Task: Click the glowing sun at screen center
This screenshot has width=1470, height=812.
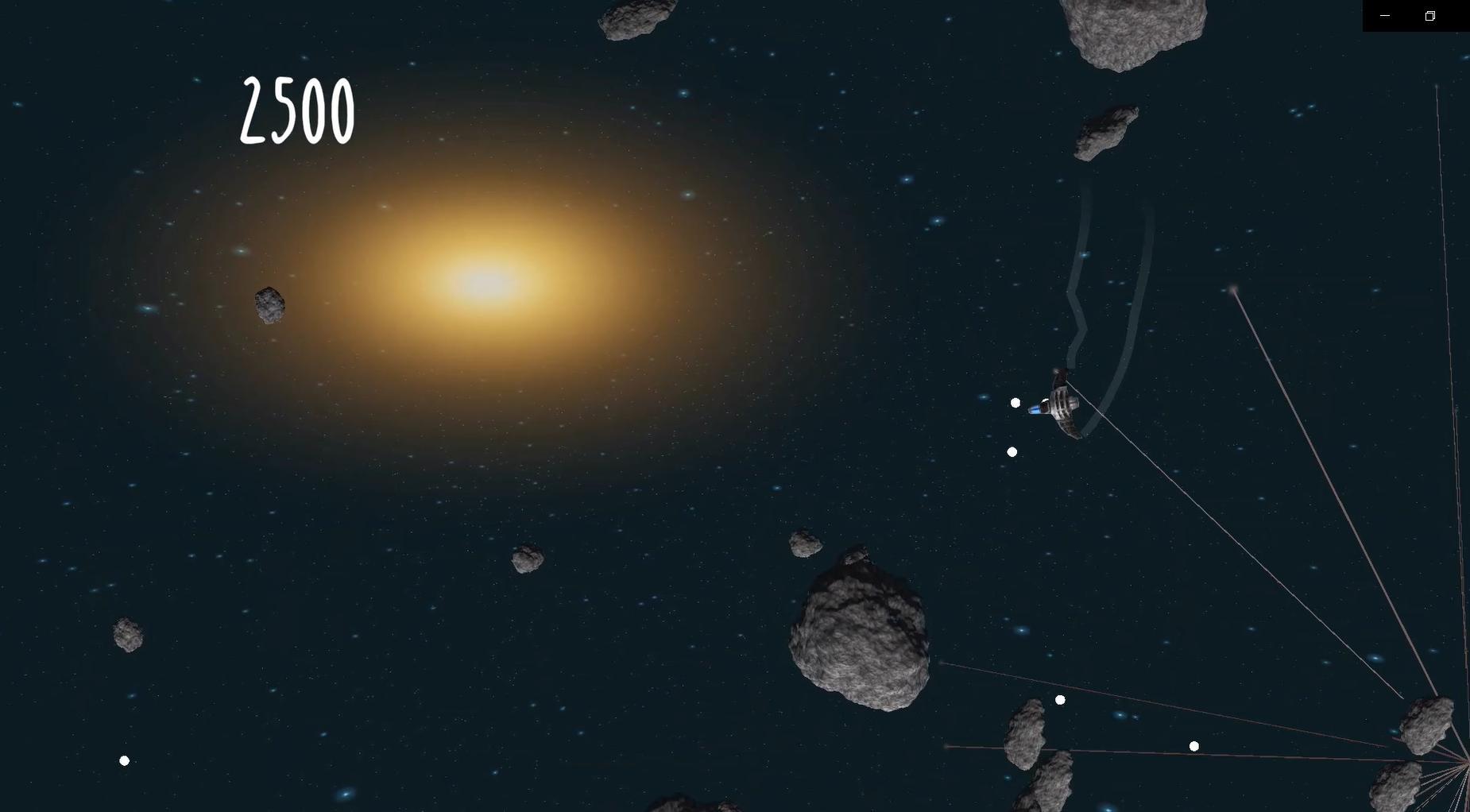Action: (x=485, y=282)
